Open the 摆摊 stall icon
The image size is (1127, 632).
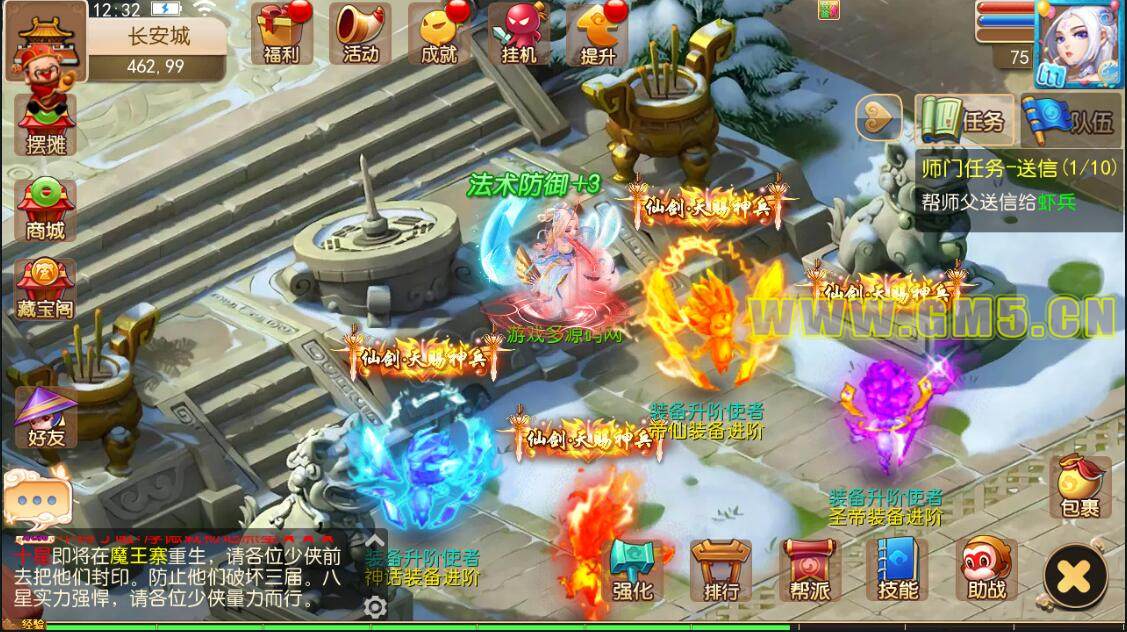pos(46,124)
